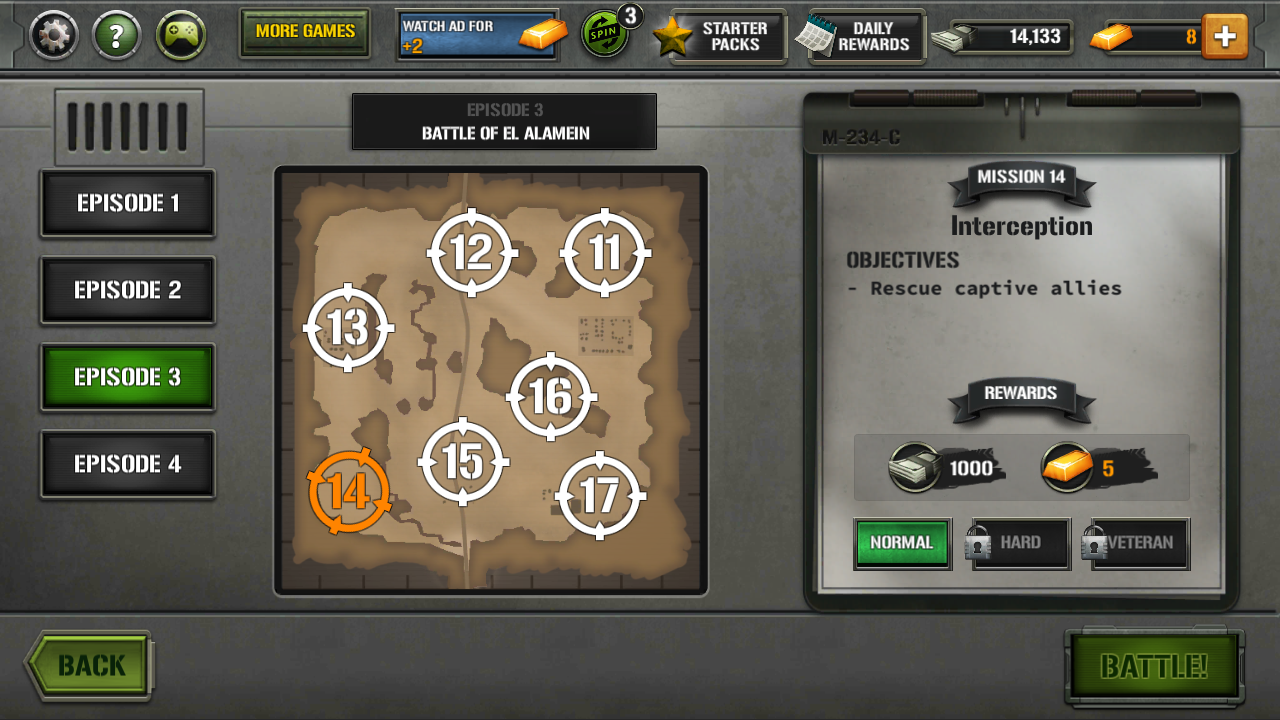Select NORMAL difficulty
This screenshot has height=720, width=1280.
pos(902,543)
